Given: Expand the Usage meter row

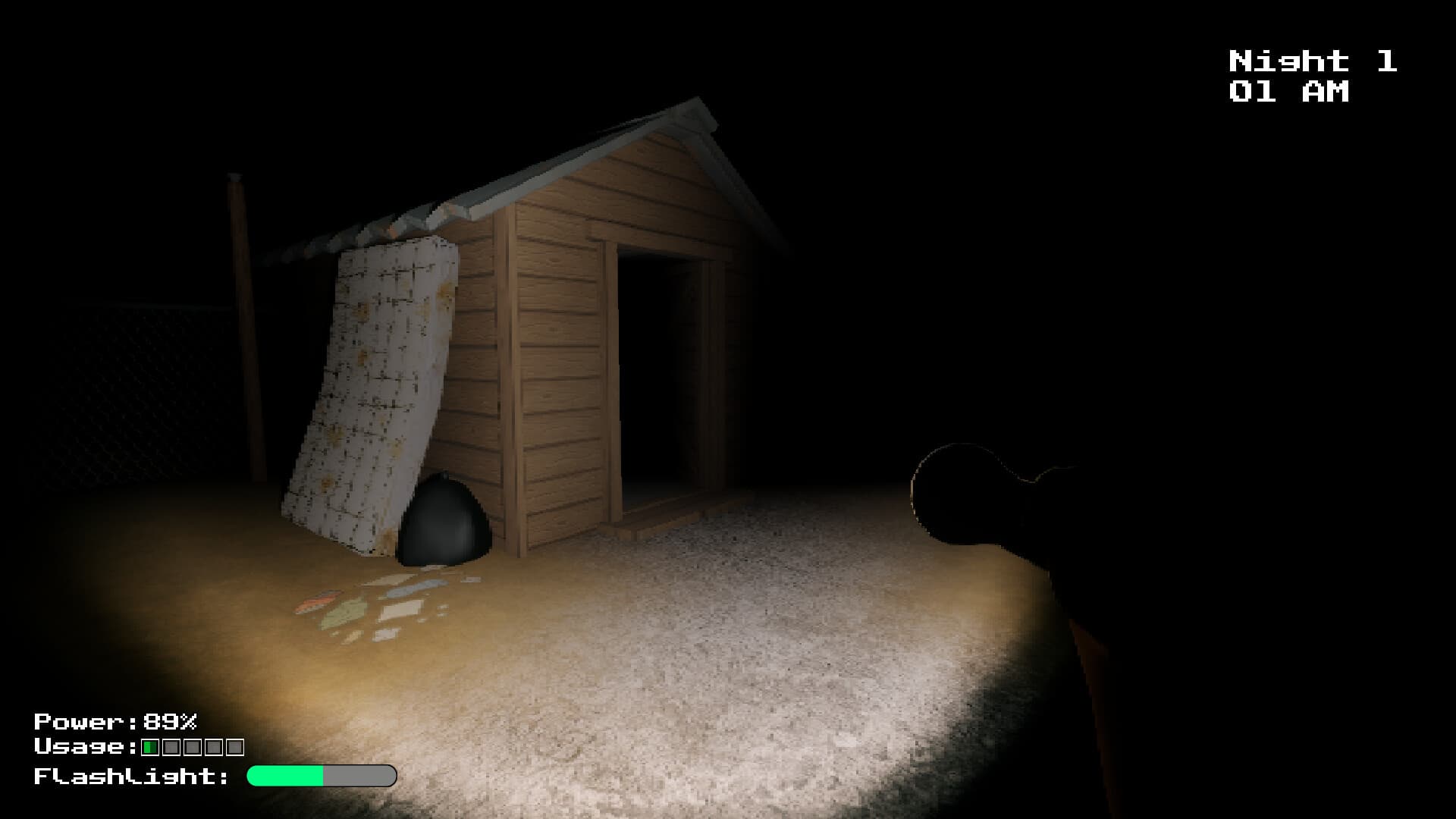Looking at the screenshot, I should tap(140, 748).
